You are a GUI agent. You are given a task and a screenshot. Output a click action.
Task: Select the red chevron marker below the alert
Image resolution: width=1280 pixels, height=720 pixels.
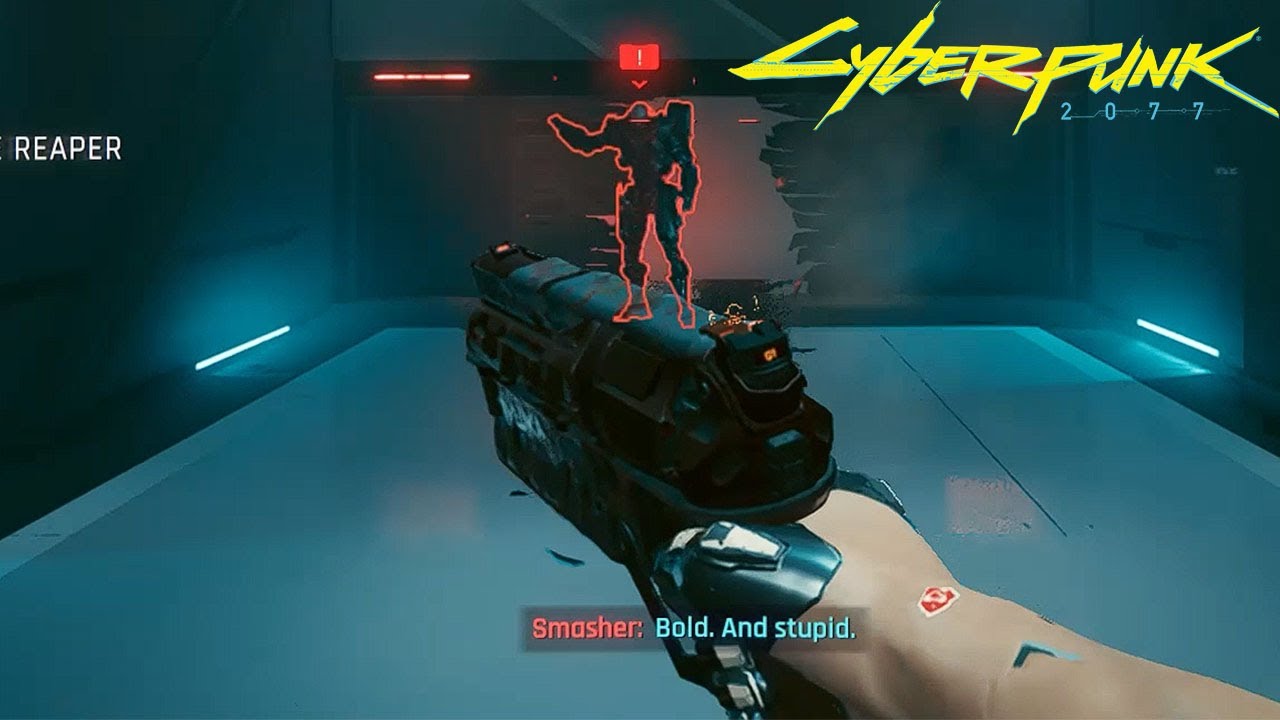point(639,84)
